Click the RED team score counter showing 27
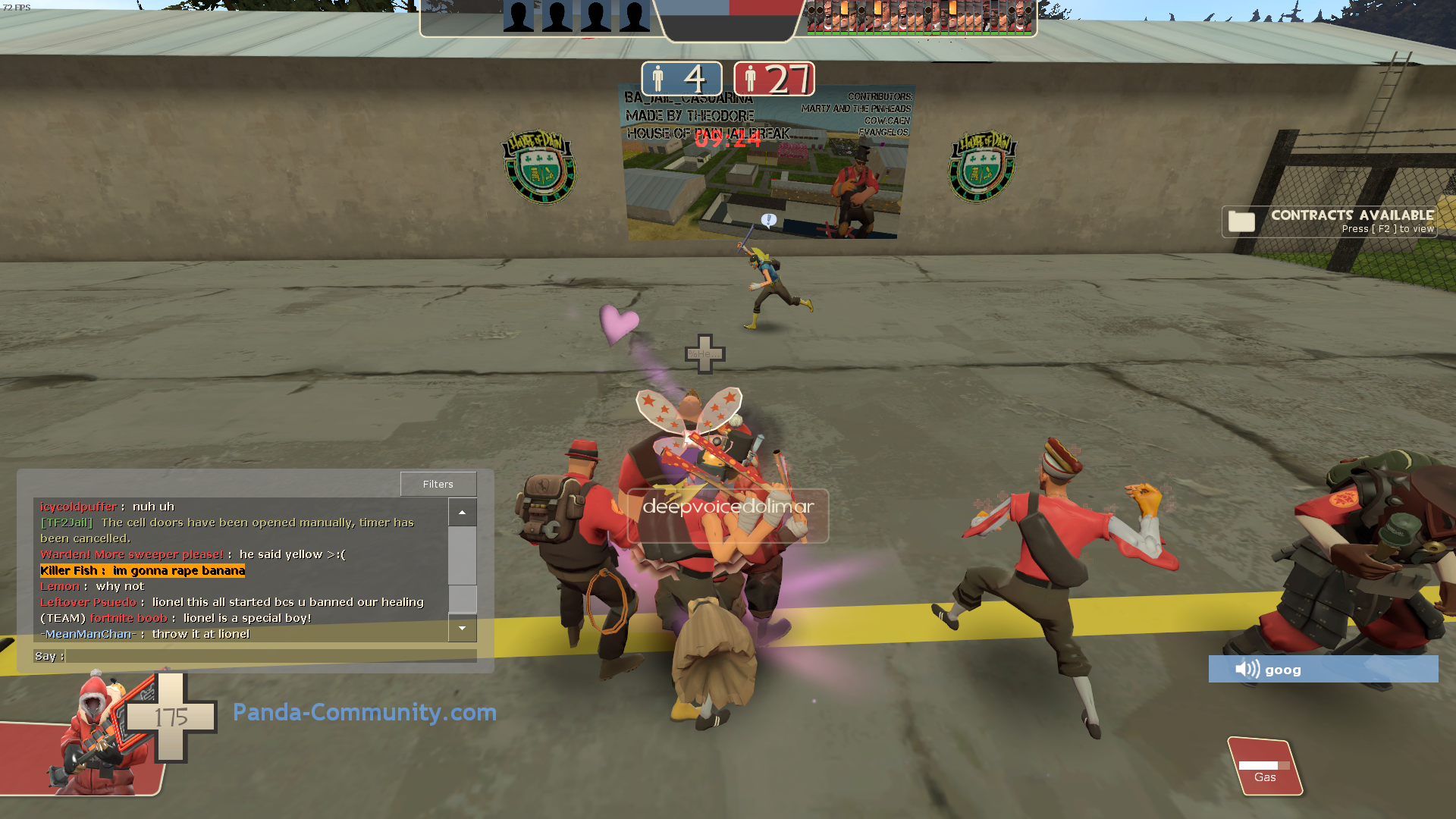This screenshot has height=819, width=1456. click(774, 78)
